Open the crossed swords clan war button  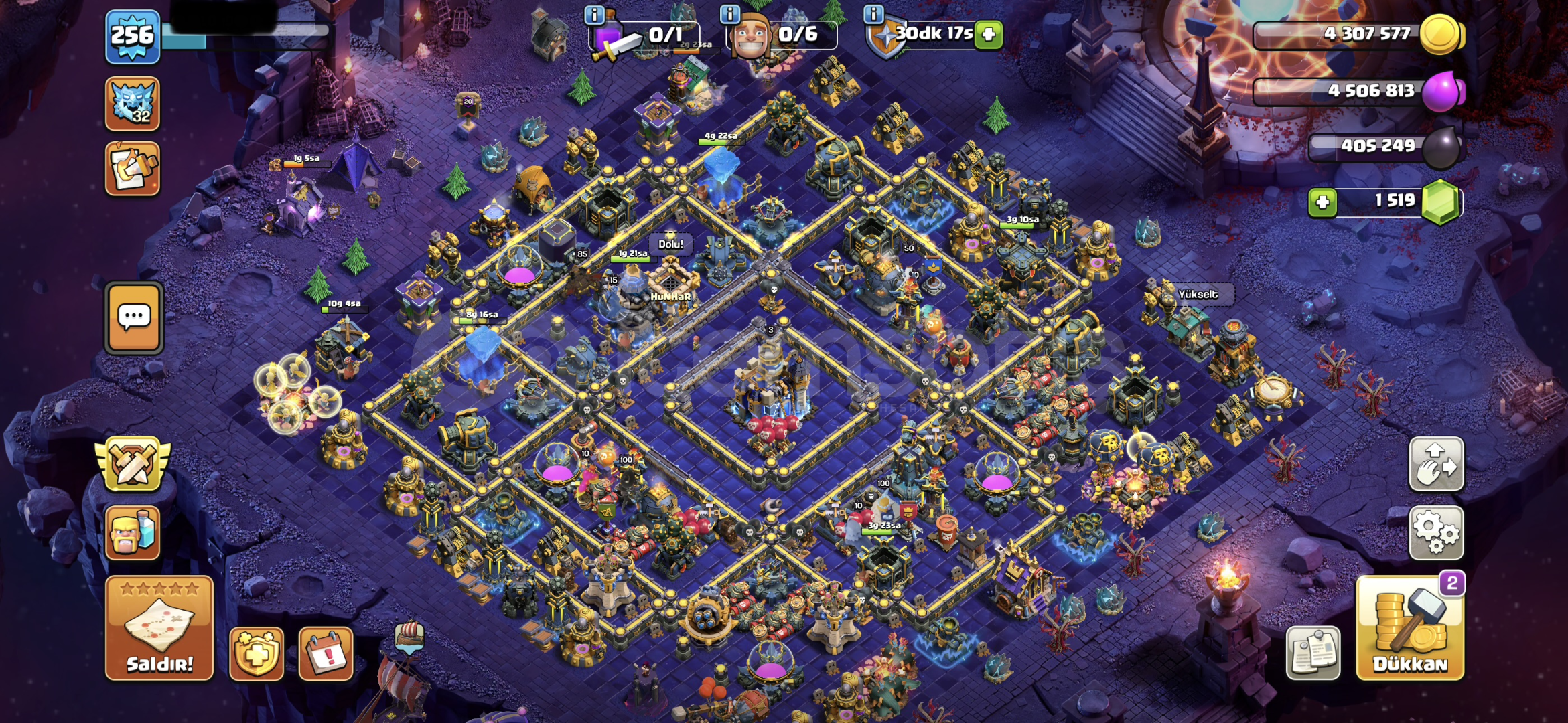click(x=133, y=463)
